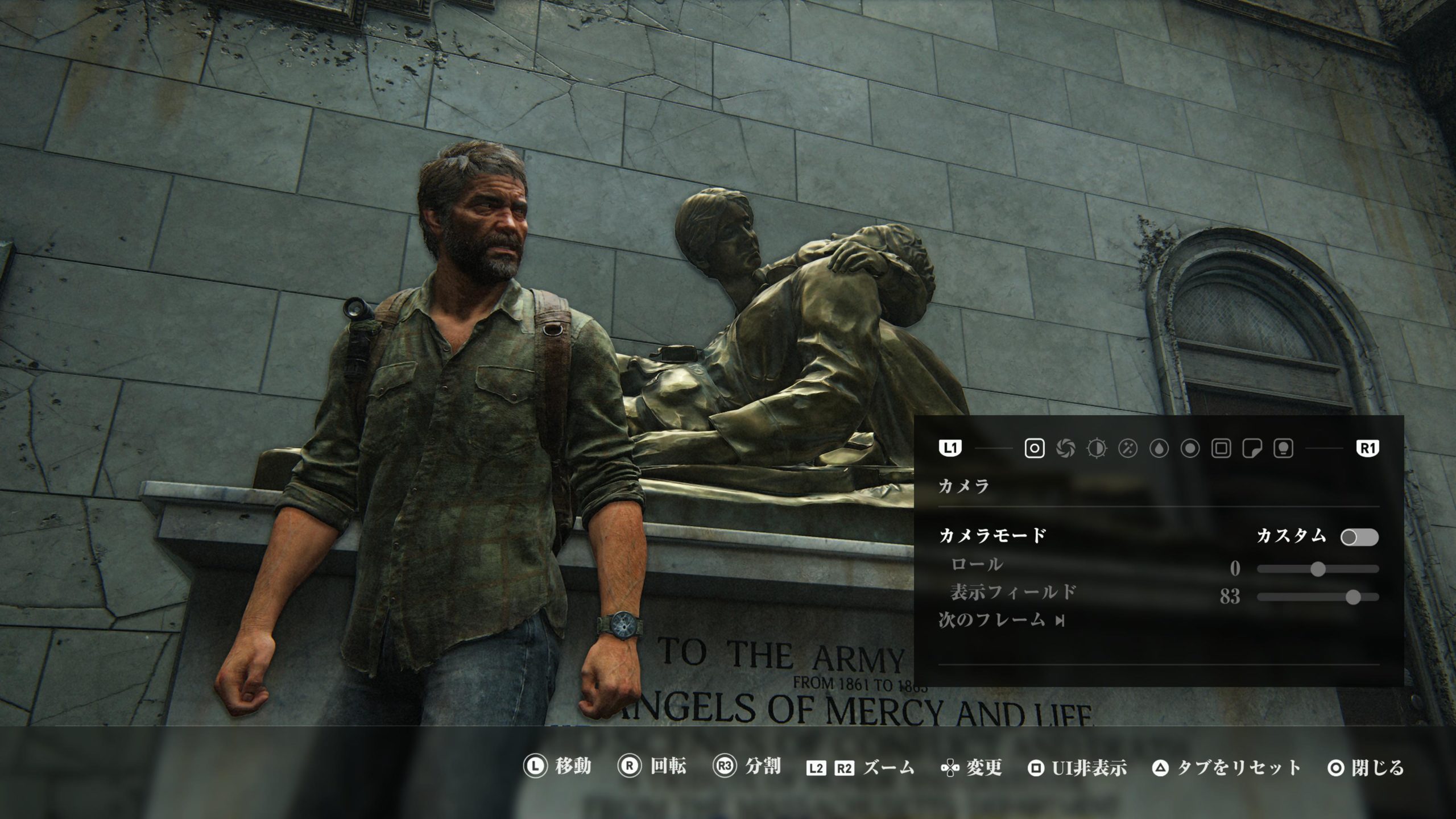The width and height of the screenshot is (1456, 819).
Task: Open the half-shaded sun brightness tab
Action: click(x=1097, y=449)
